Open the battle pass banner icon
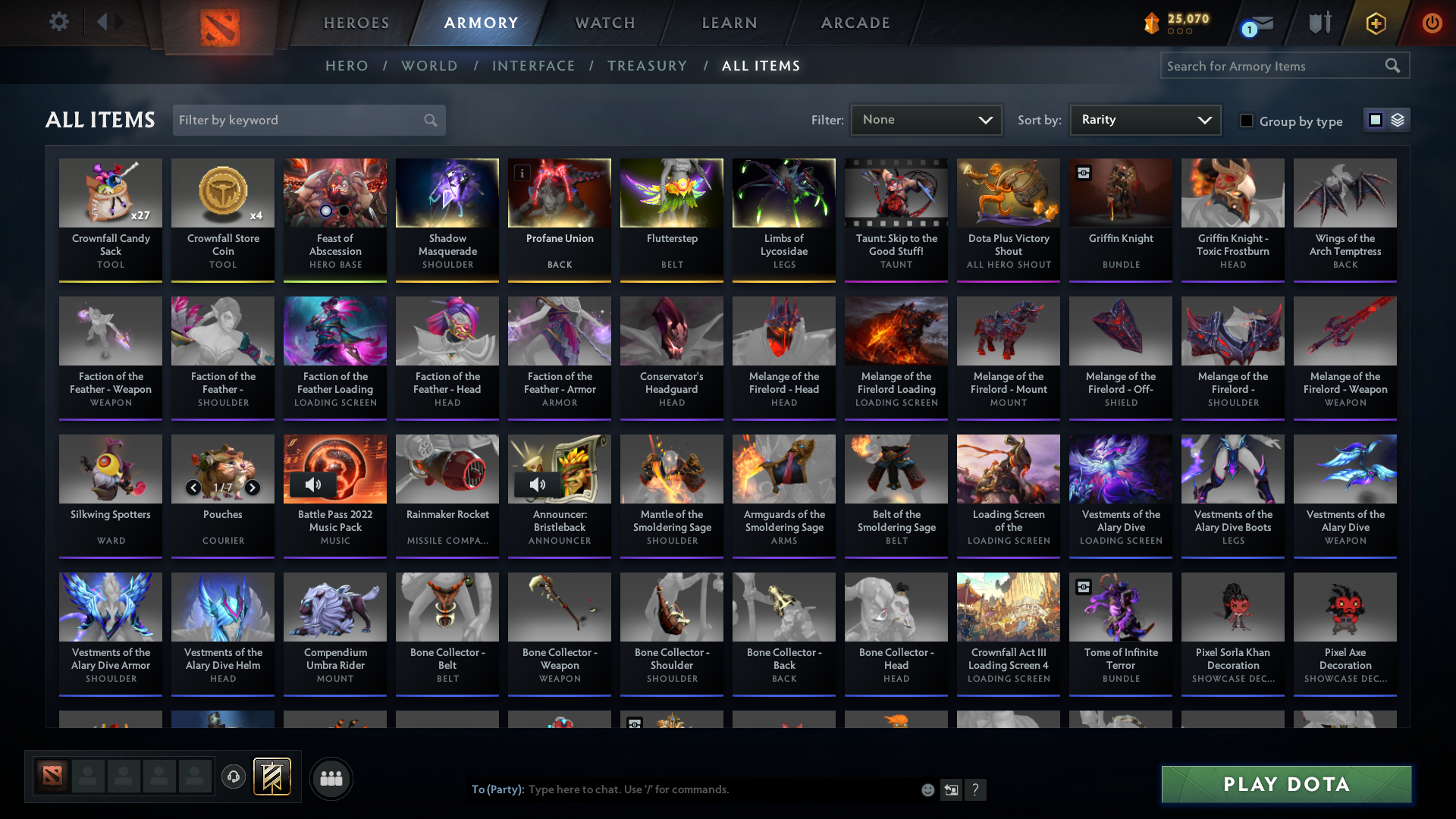Viewport: 1456px width, 819px height. pos(272,777)
